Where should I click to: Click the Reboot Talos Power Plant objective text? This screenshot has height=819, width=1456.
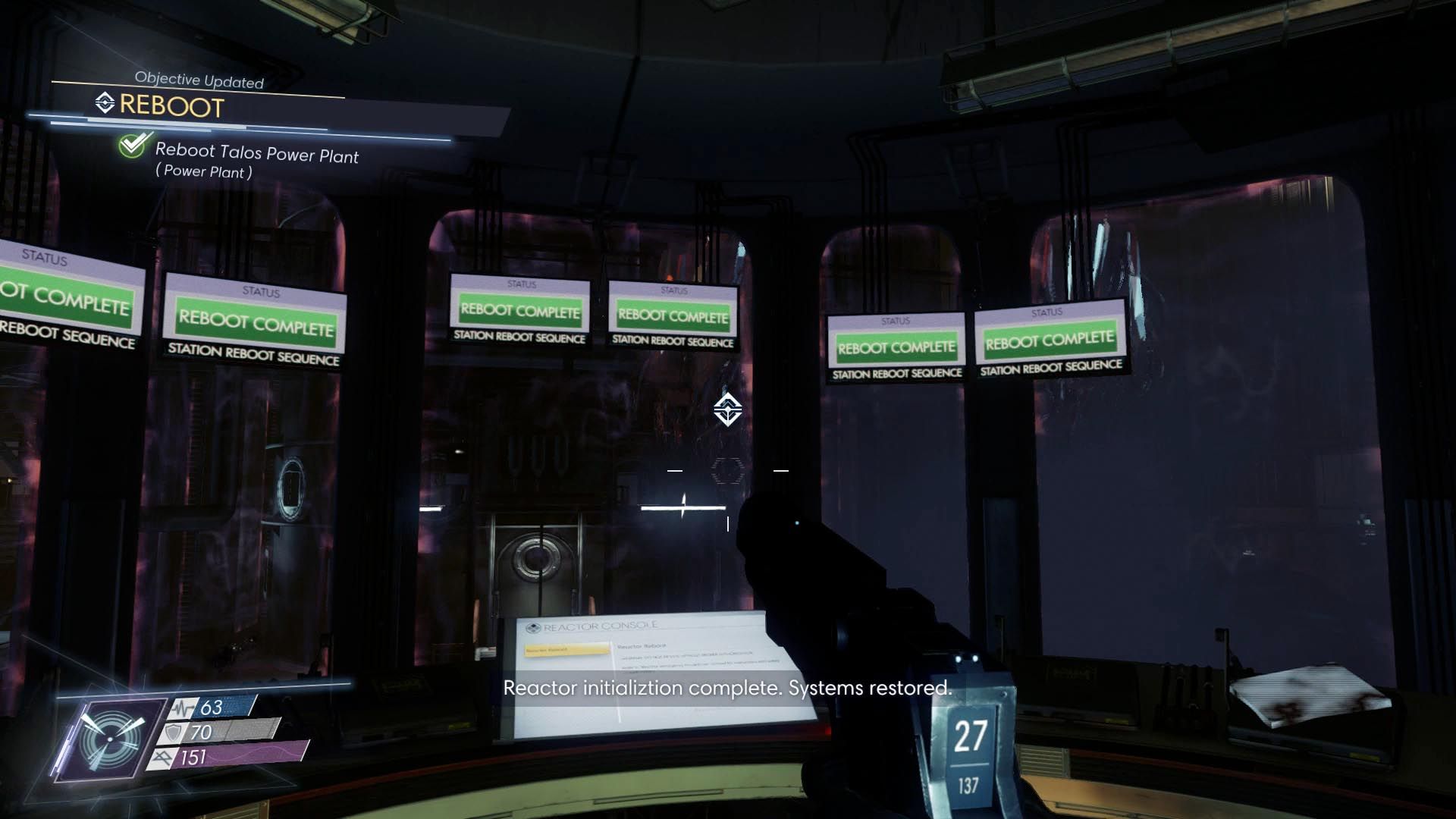click(256, 156)
